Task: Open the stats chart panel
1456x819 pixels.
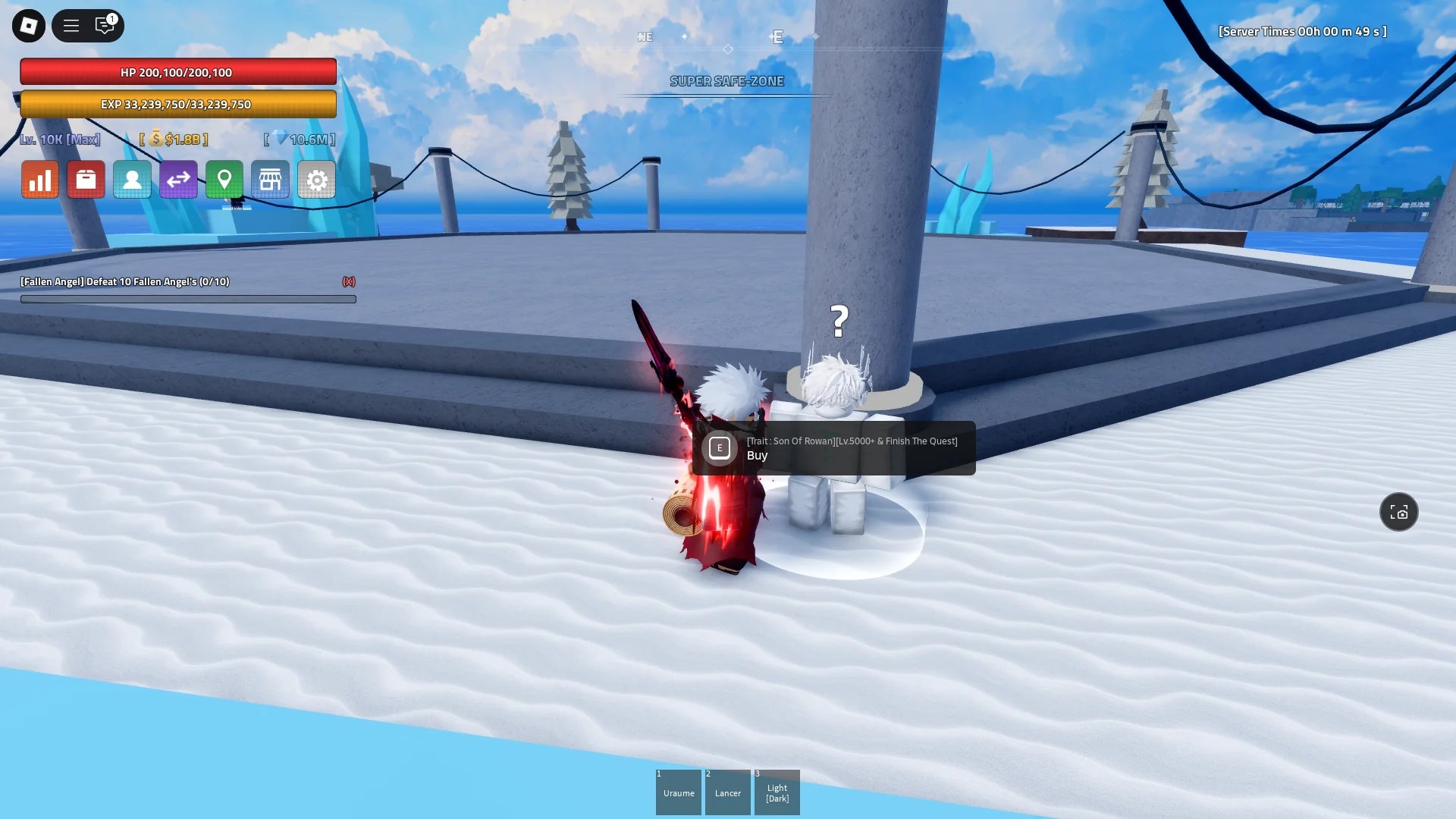Action: click(39, 180)
